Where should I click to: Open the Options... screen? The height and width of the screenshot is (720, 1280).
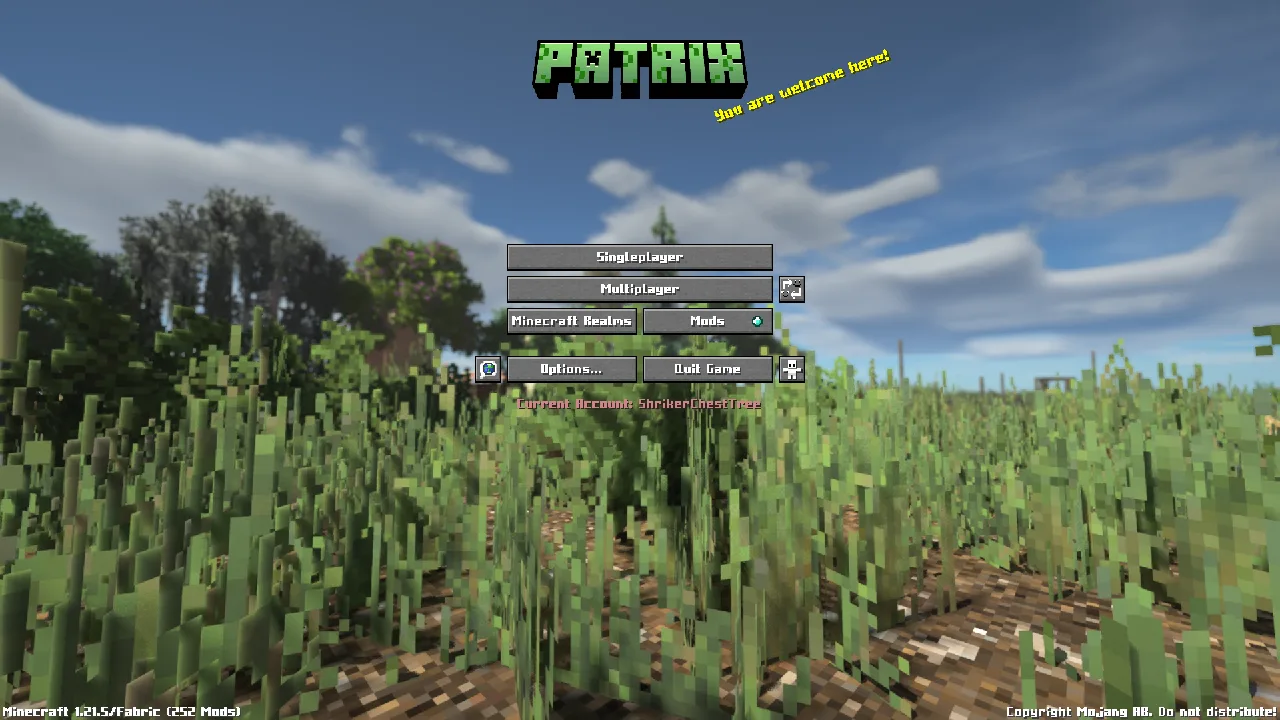(571, 369)
